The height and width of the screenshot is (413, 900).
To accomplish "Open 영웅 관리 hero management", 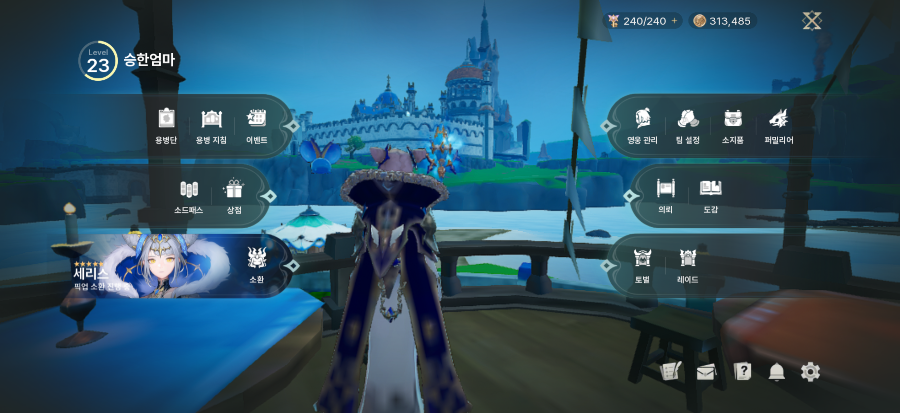I will (x=641, y=124).
